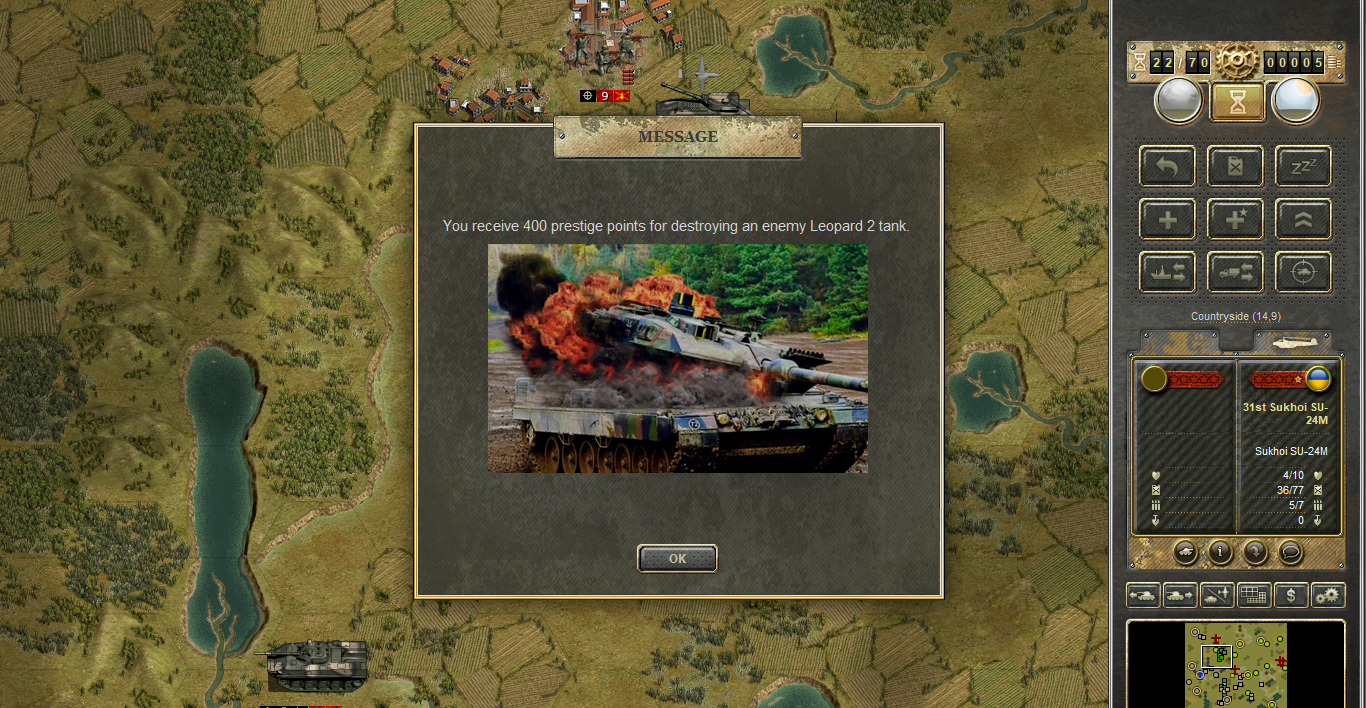
Task: Open settings with the gears toolbar button
Action: [x=1328, y=595]
